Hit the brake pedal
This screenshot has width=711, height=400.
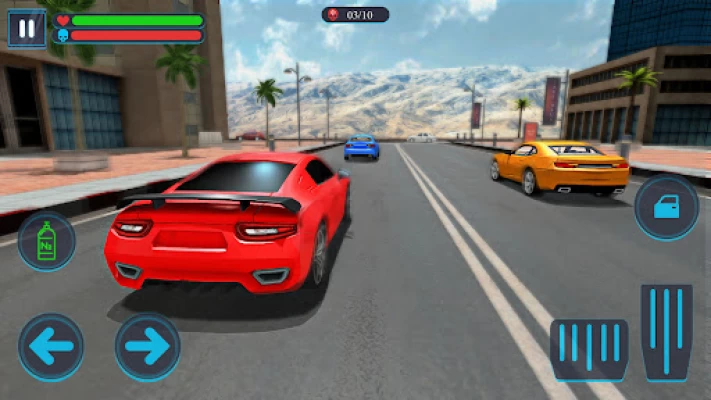click(589, 349)
